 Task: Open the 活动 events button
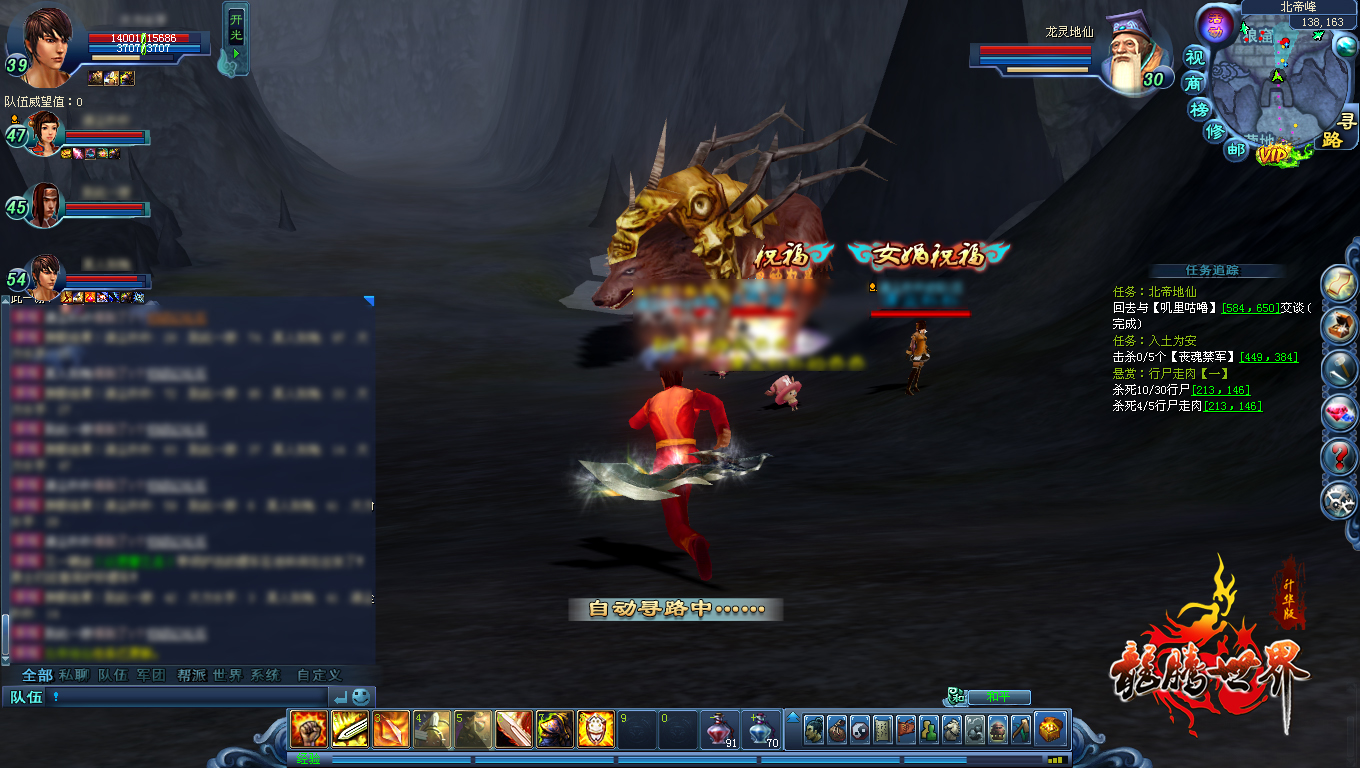pos(1216,24)
